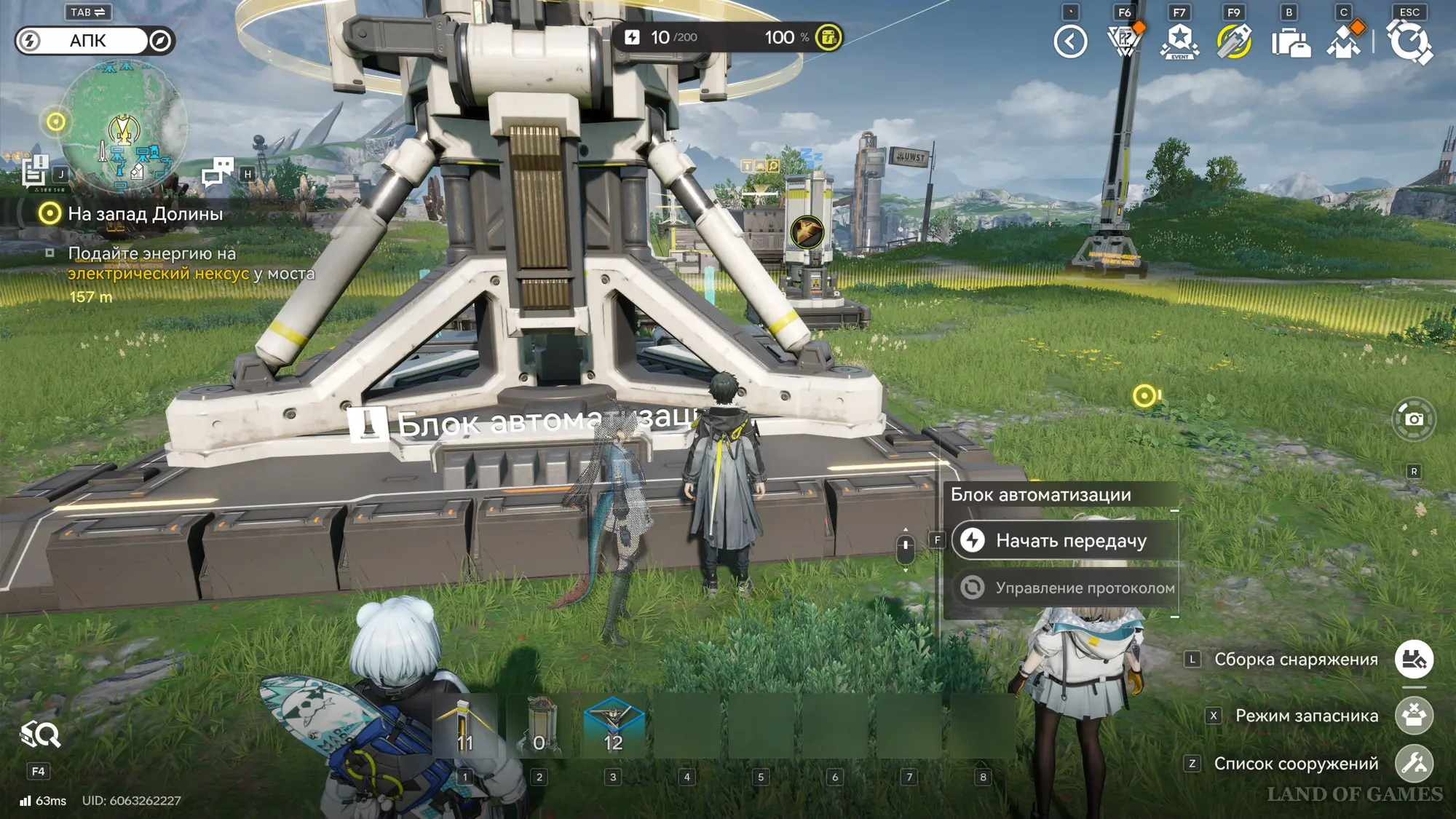The image size is (1456, 819).
Task: Open the camera photo mode icon
Action: 1413,419
